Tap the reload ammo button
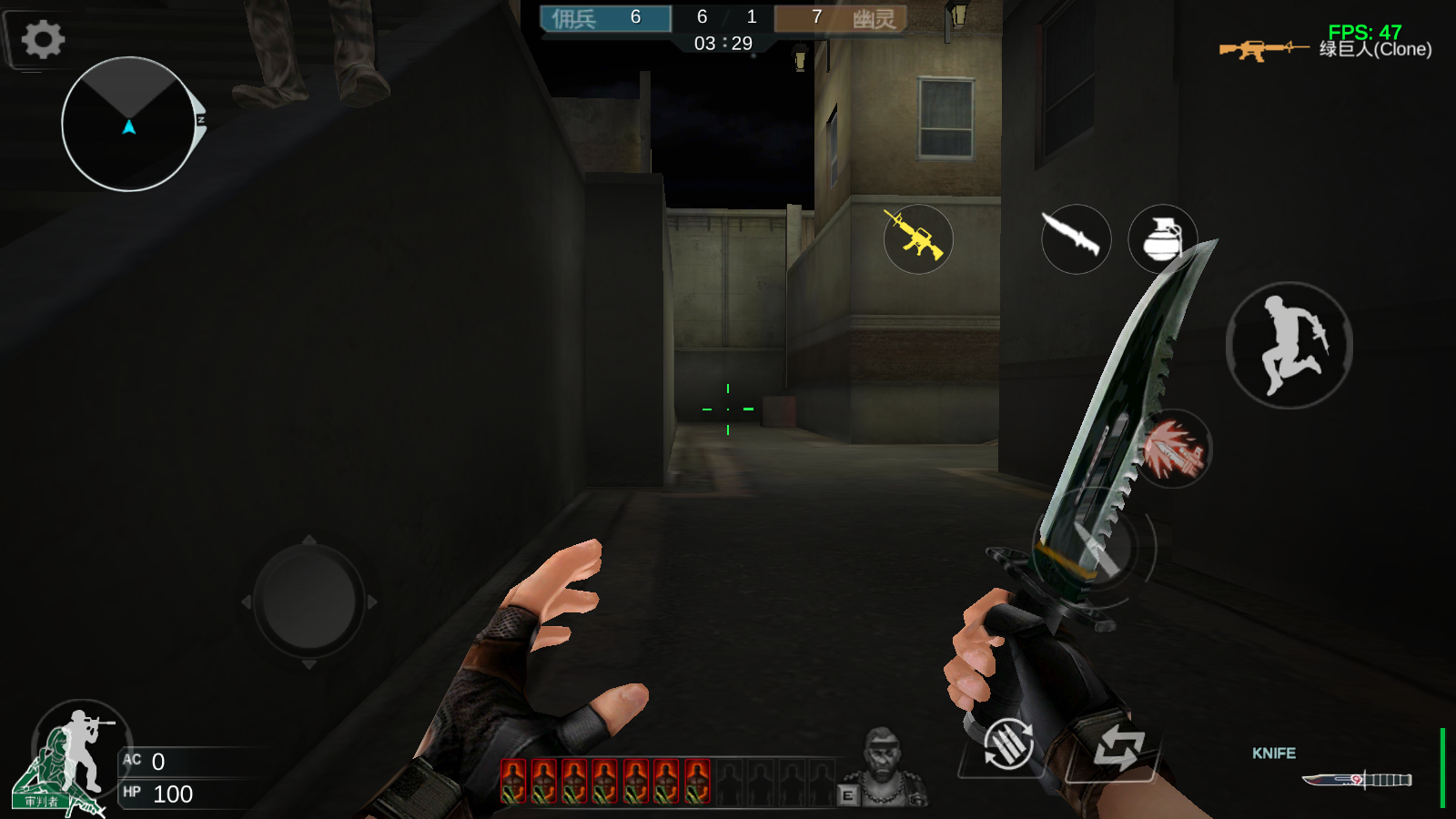Viewport: 1456px width, 819px height. tap(1007, 744)
